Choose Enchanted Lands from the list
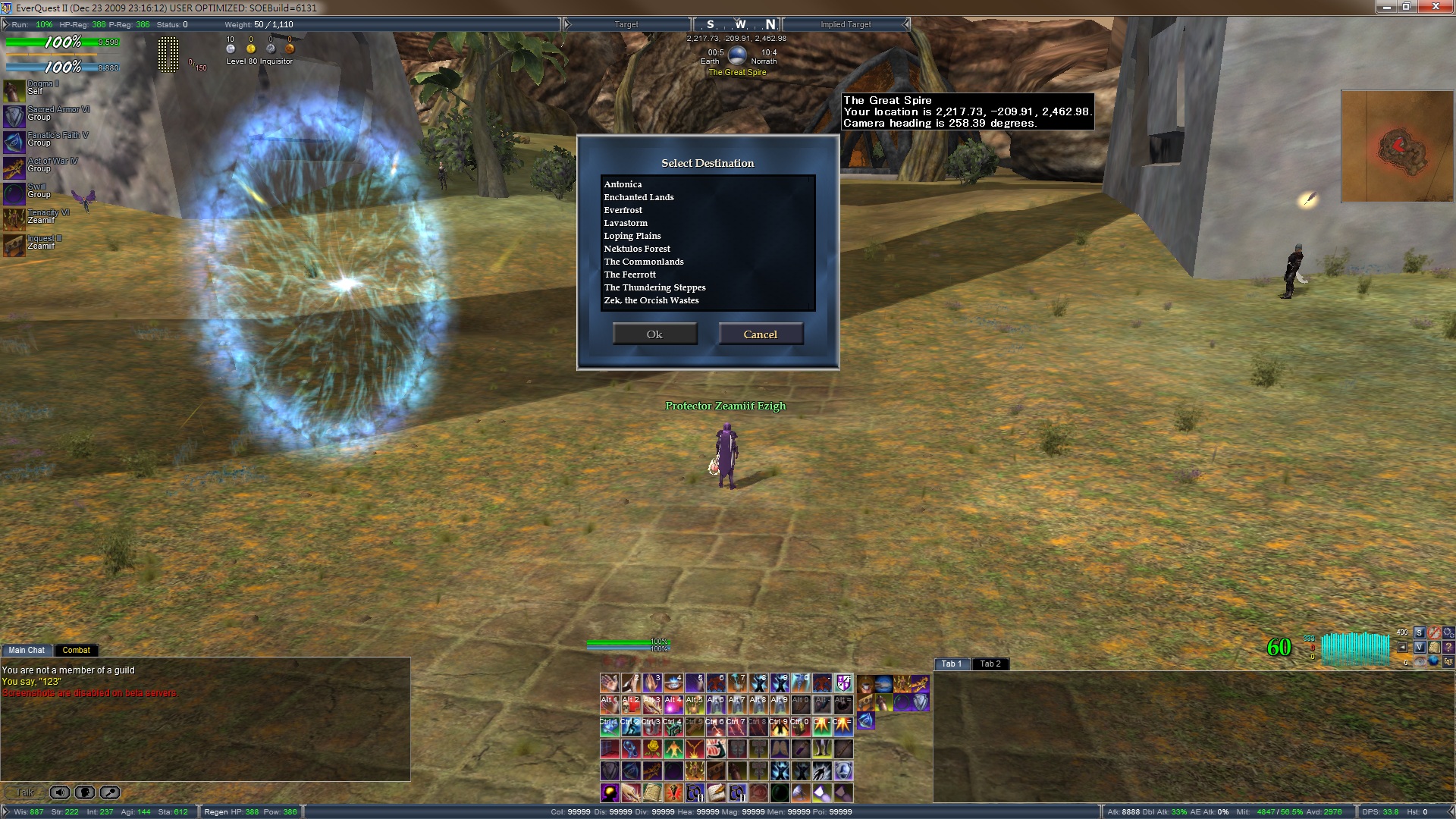The image size is (1456, 819). coord(639,197)
